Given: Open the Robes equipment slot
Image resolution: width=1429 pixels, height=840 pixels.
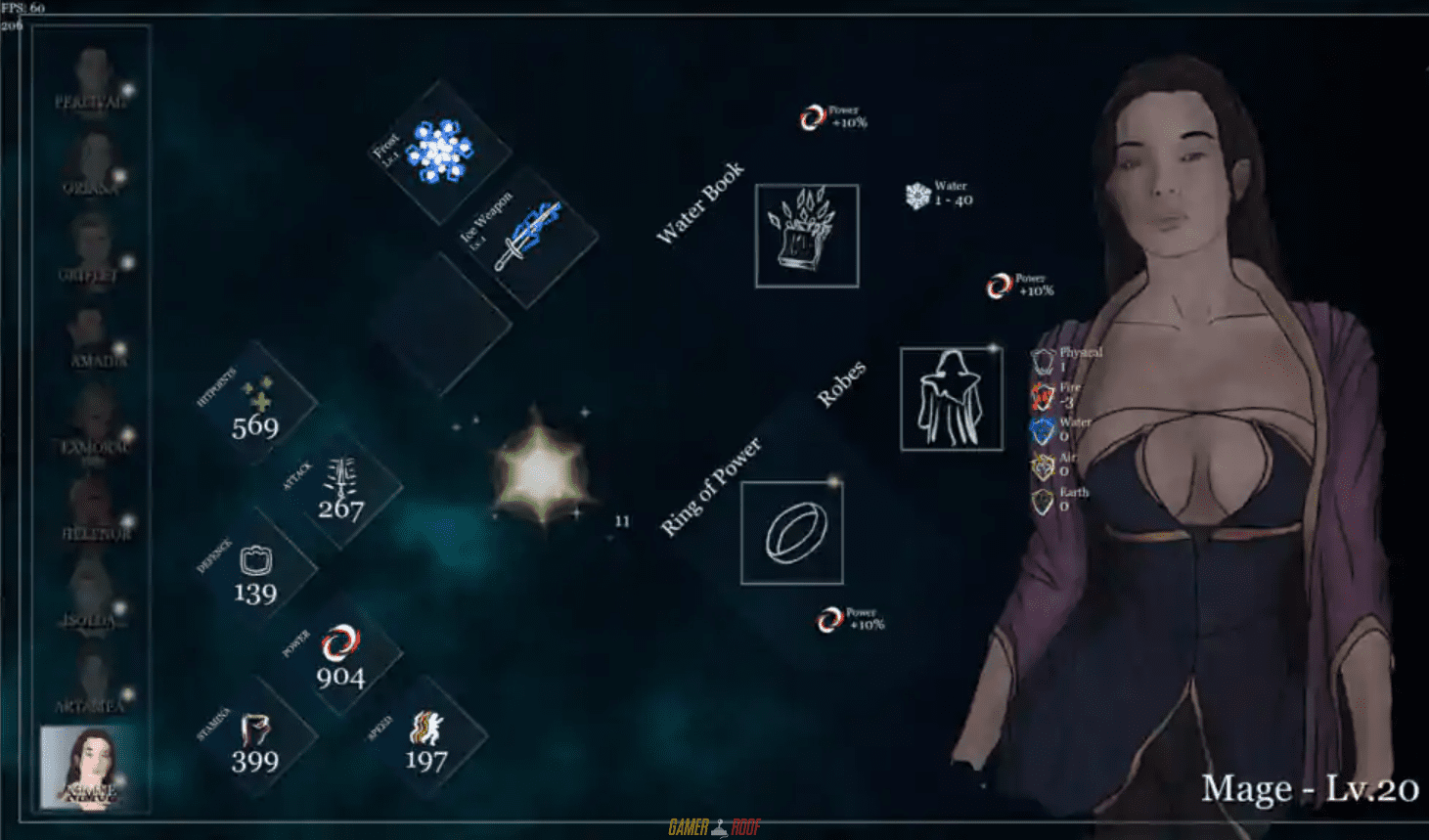Looking at the screenshot, I should pyautogui.click(x=951, y=398).
